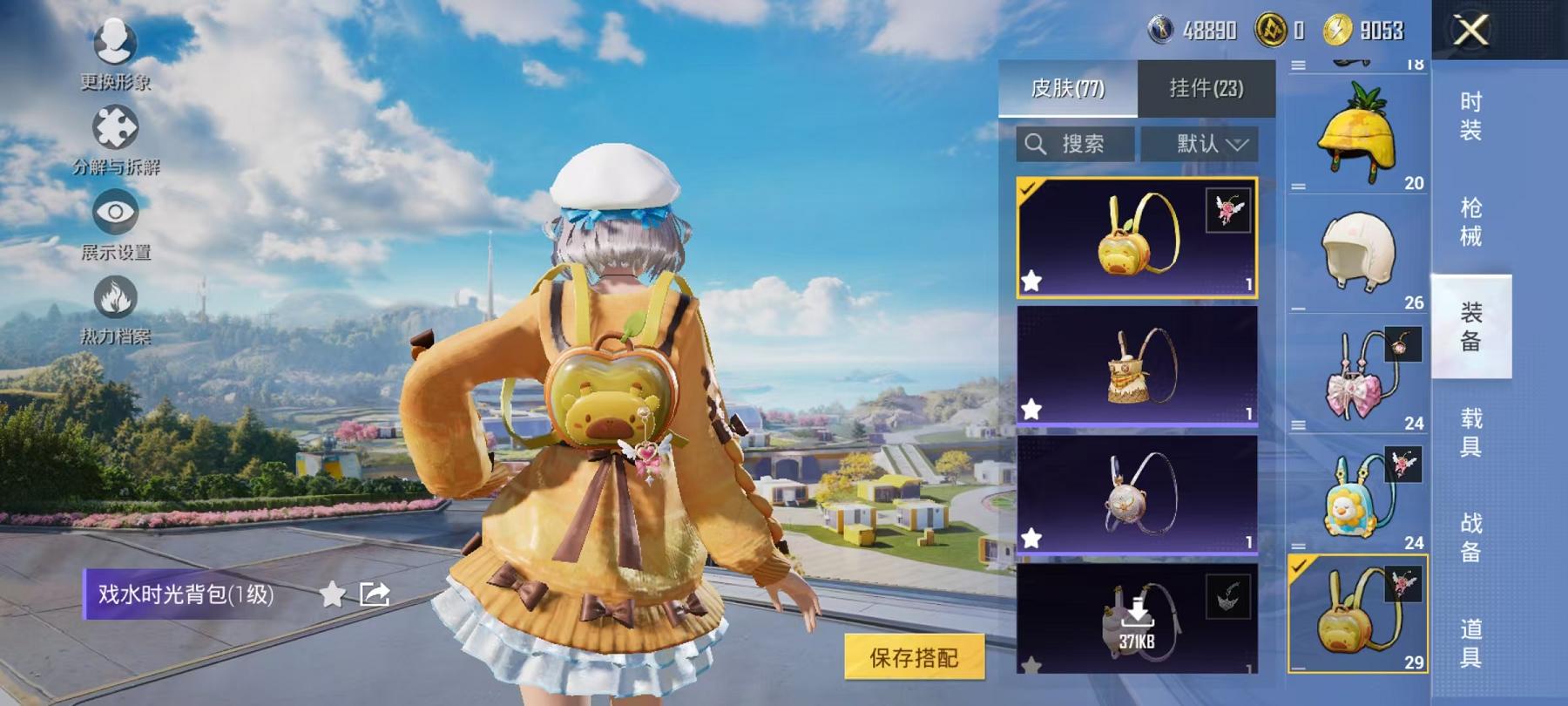Favorite the third backpack skin thumbnail
1568x706 pixels.
tap(1032, 539)
